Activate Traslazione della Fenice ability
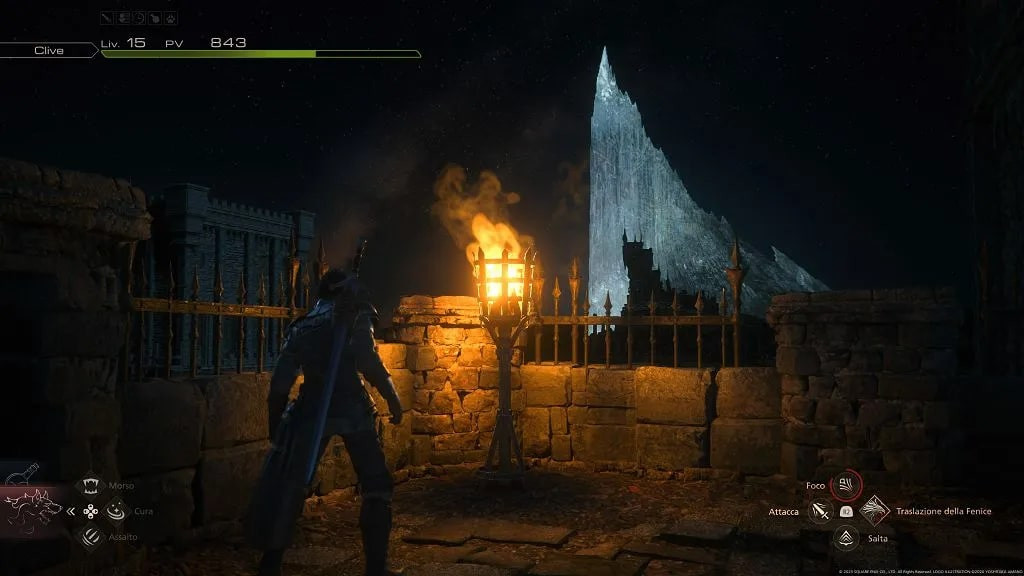 coord(874,511)
